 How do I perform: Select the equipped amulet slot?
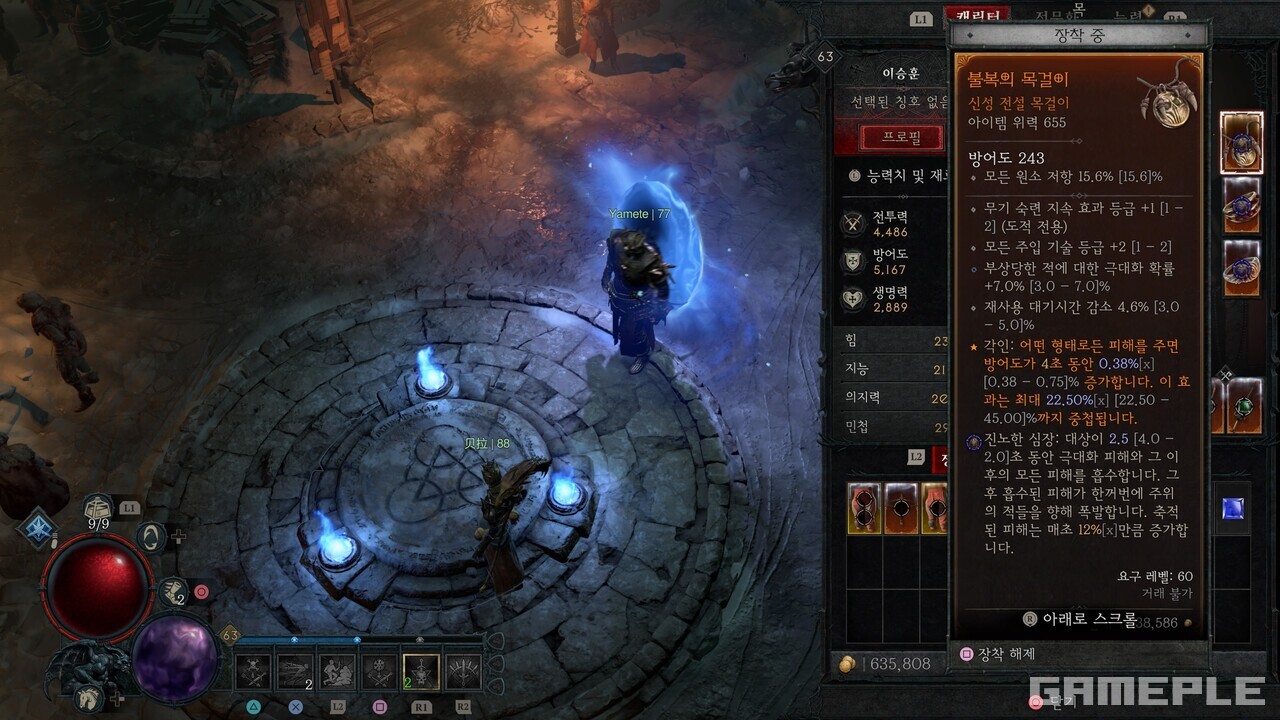[x=1241, y=143]
